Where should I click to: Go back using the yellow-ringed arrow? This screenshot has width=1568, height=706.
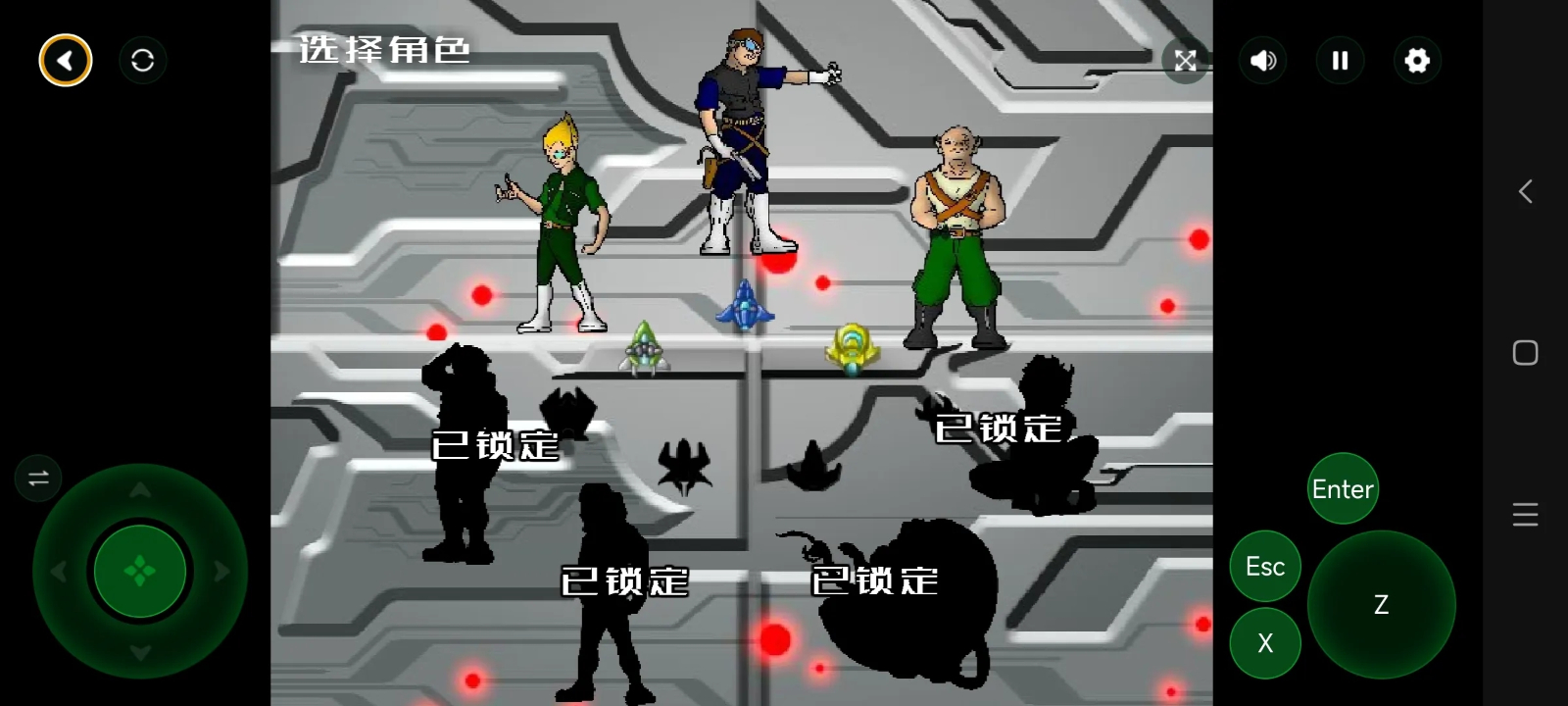point(66,61)
